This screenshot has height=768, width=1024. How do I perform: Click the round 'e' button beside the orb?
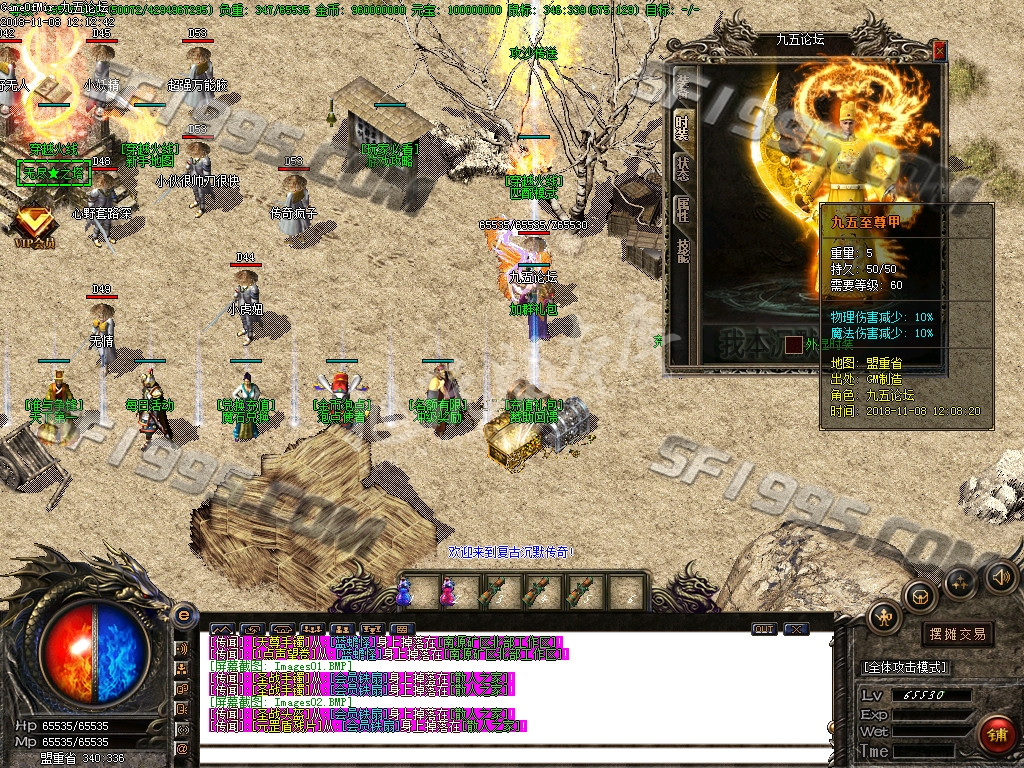(183, 614)
